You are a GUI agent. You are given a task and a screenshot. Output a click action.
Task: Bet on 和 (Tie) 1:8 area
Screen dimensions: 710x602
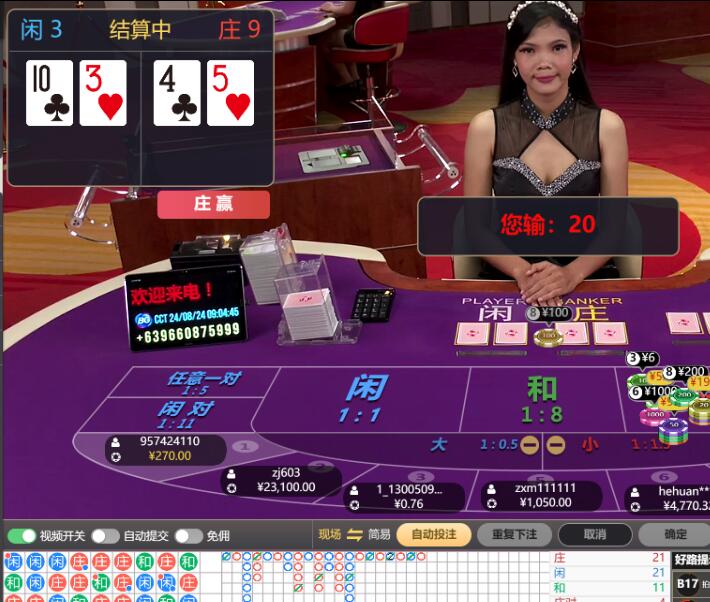pyautogui.click(x=543, y=398)
